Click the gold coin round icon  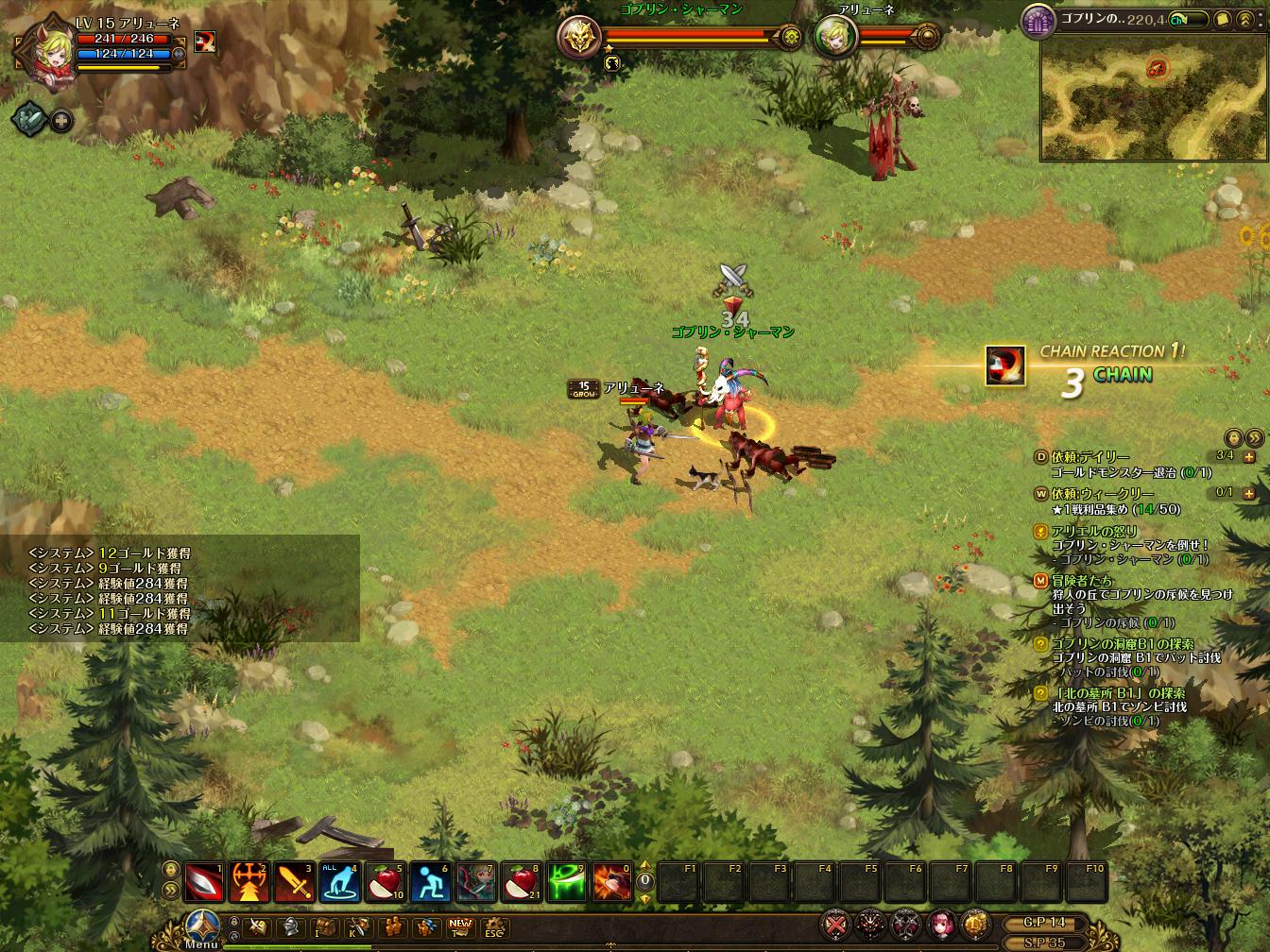point(975,923)
